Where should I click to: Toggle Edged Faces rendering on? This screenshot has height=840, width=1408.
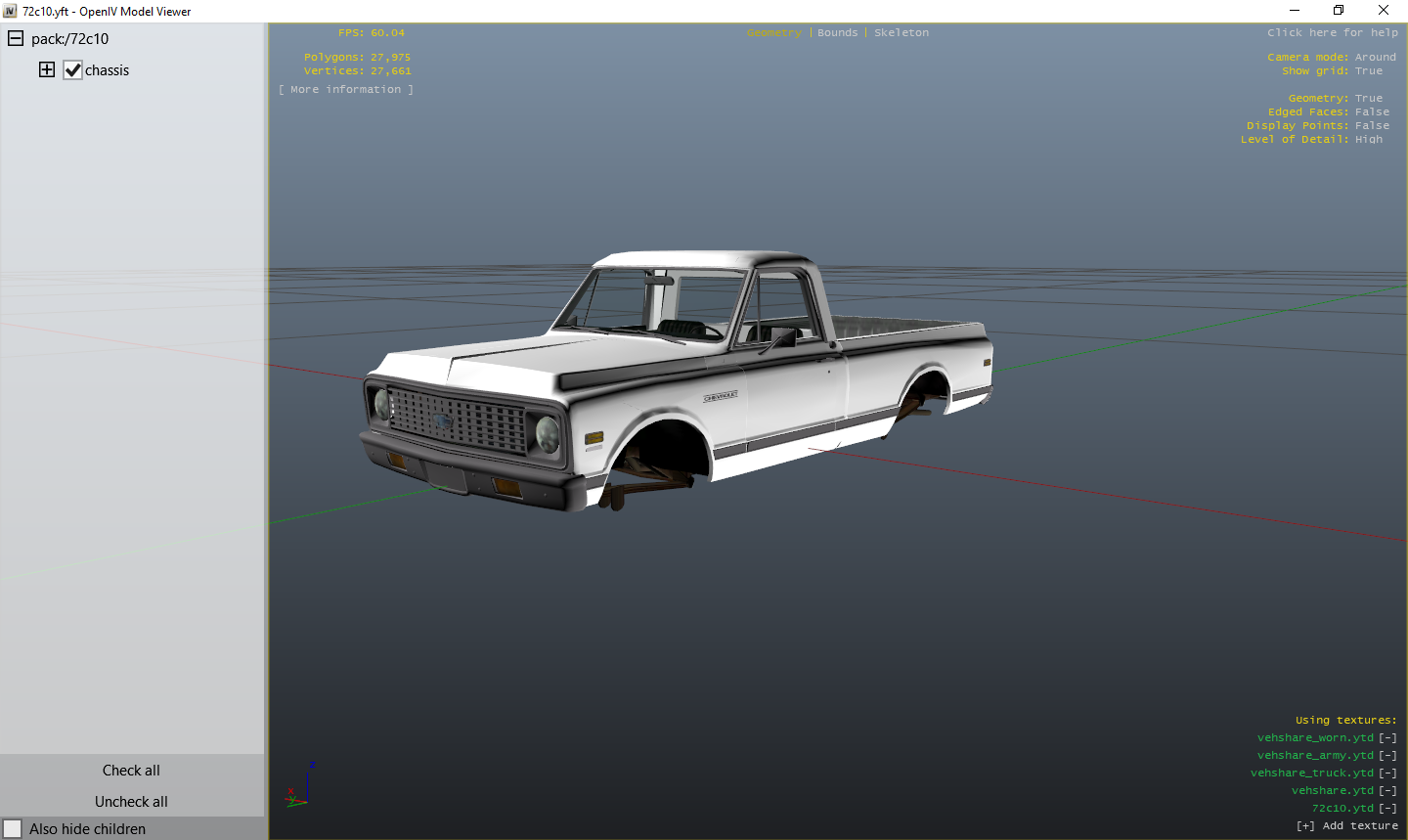click(1373, 111)
